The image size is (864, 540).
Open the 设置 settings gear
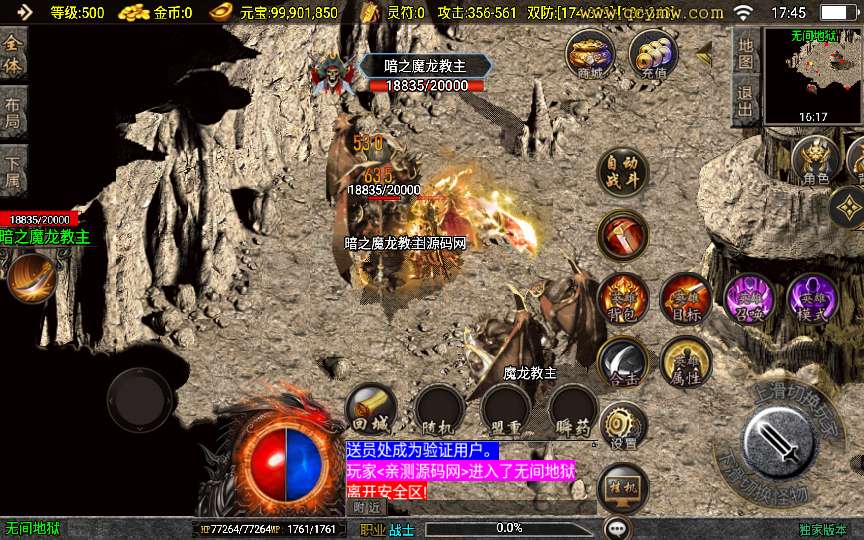point(623,426)
